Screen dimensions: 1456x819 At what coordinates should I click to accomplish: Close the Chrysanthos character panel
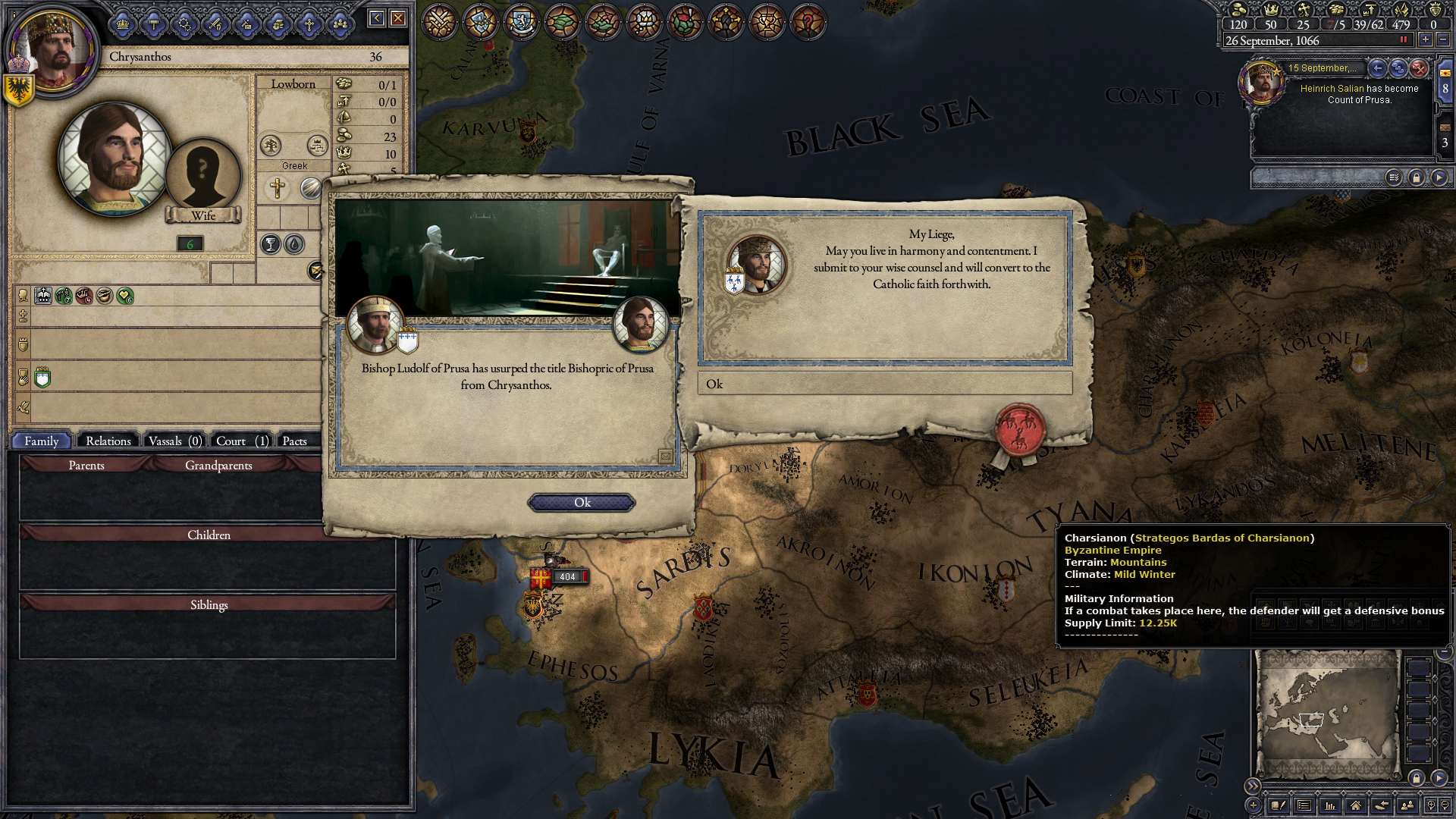tap(398, 18)
